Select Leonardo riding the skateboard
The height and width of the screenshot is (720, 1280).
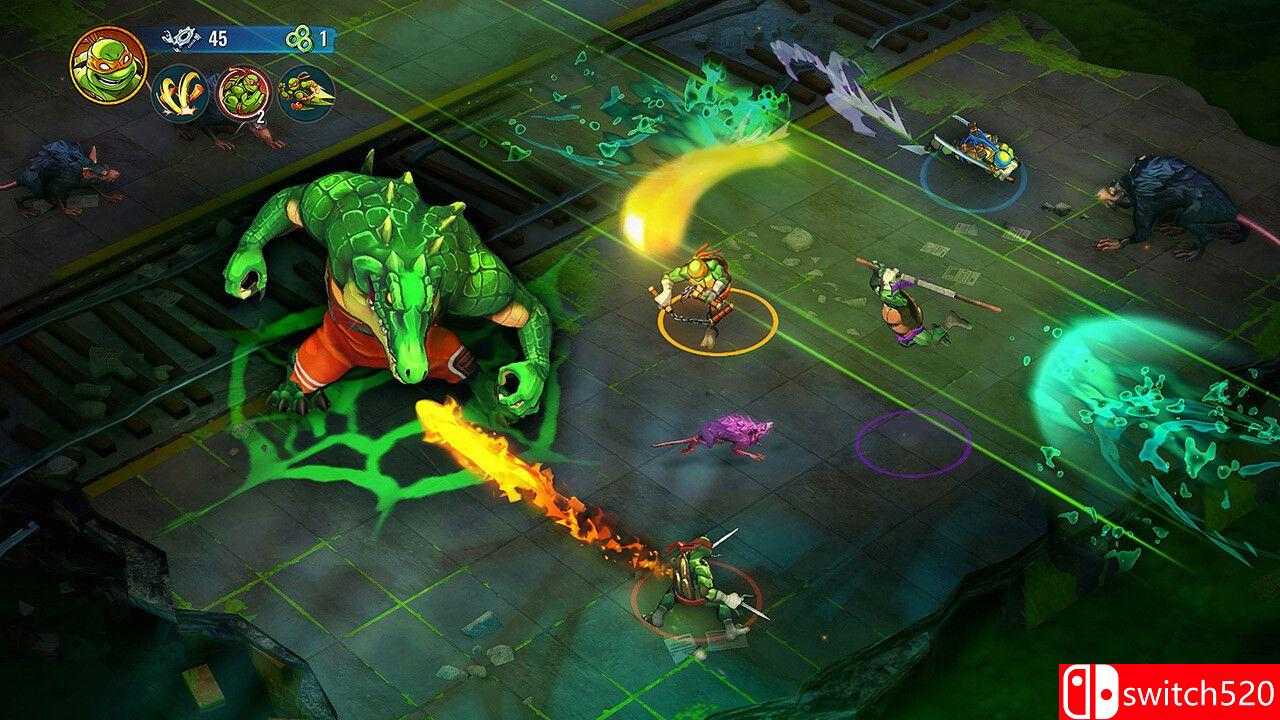pos(975,150)
